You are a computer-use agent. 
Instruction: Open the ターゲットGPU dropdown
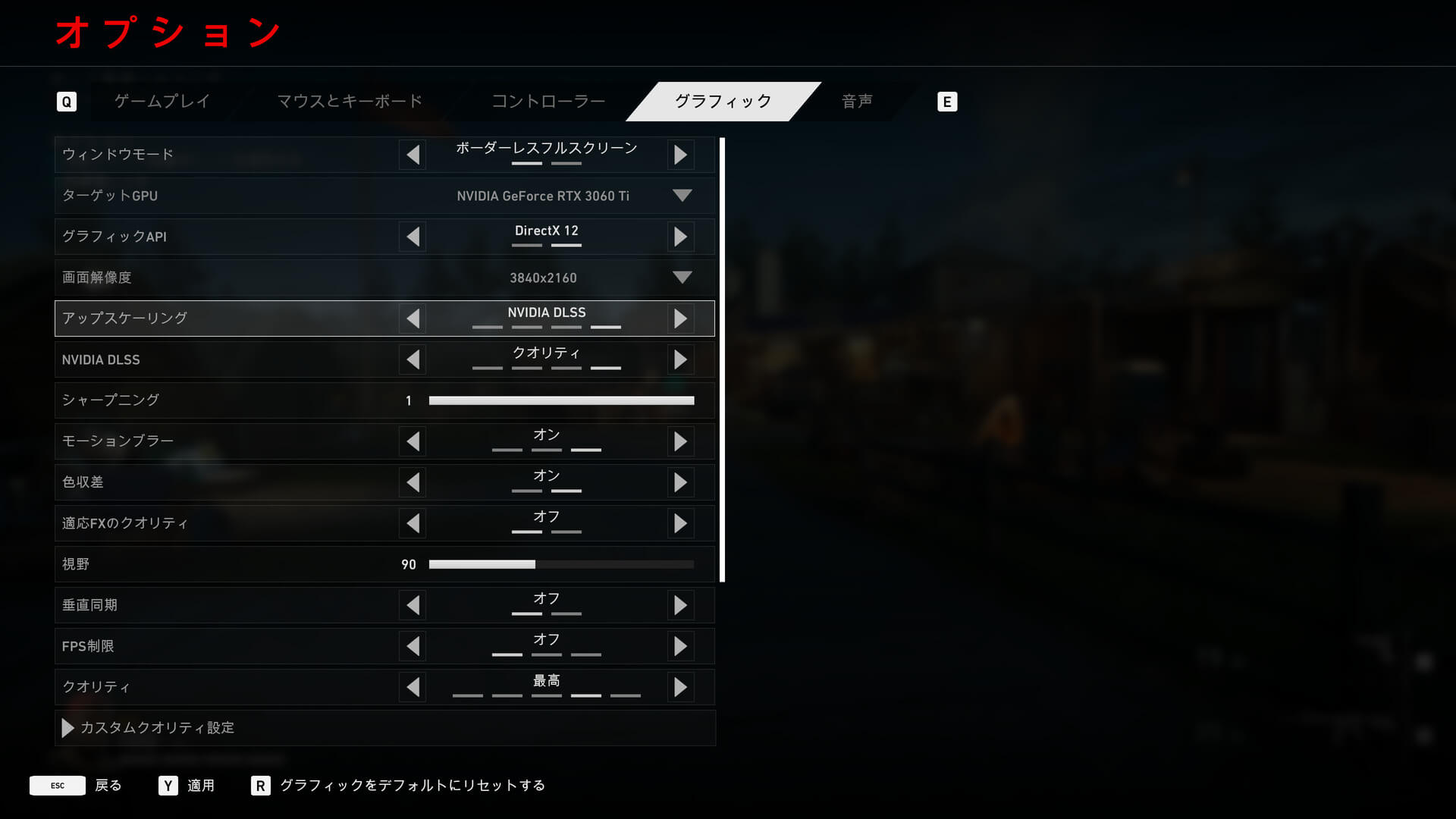point(682,196)
